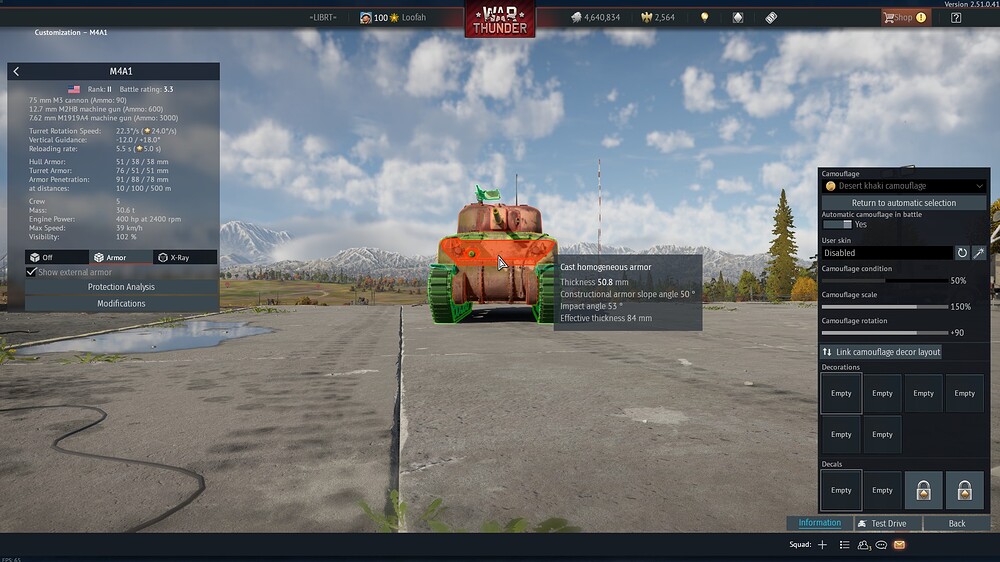The image size is (1000, 562).
Task: Change the camouflage rotation slider
Action: point(884,332)
